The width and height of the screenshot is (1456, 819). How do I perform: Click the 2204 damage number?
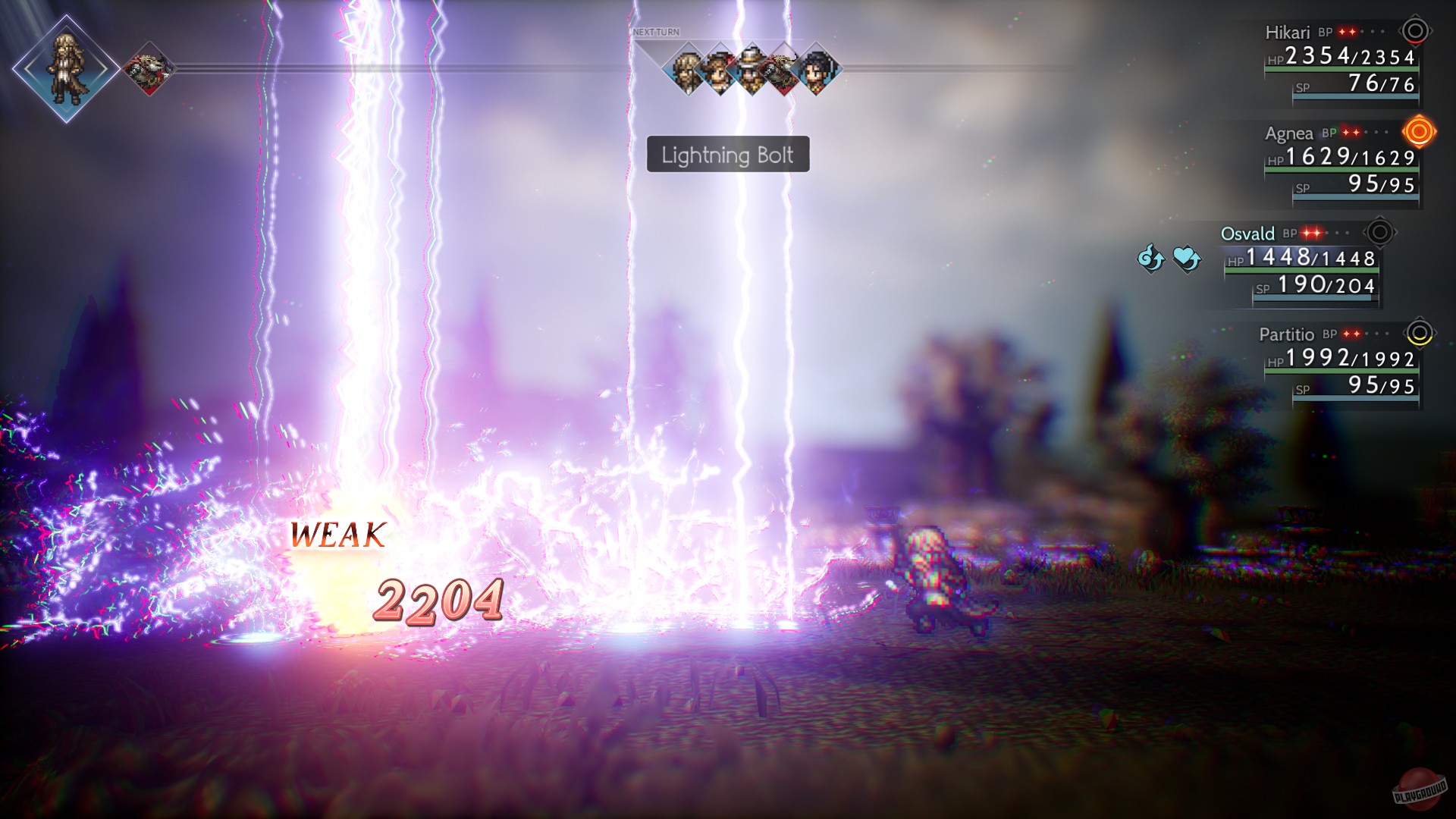click(x=440, y=602)
